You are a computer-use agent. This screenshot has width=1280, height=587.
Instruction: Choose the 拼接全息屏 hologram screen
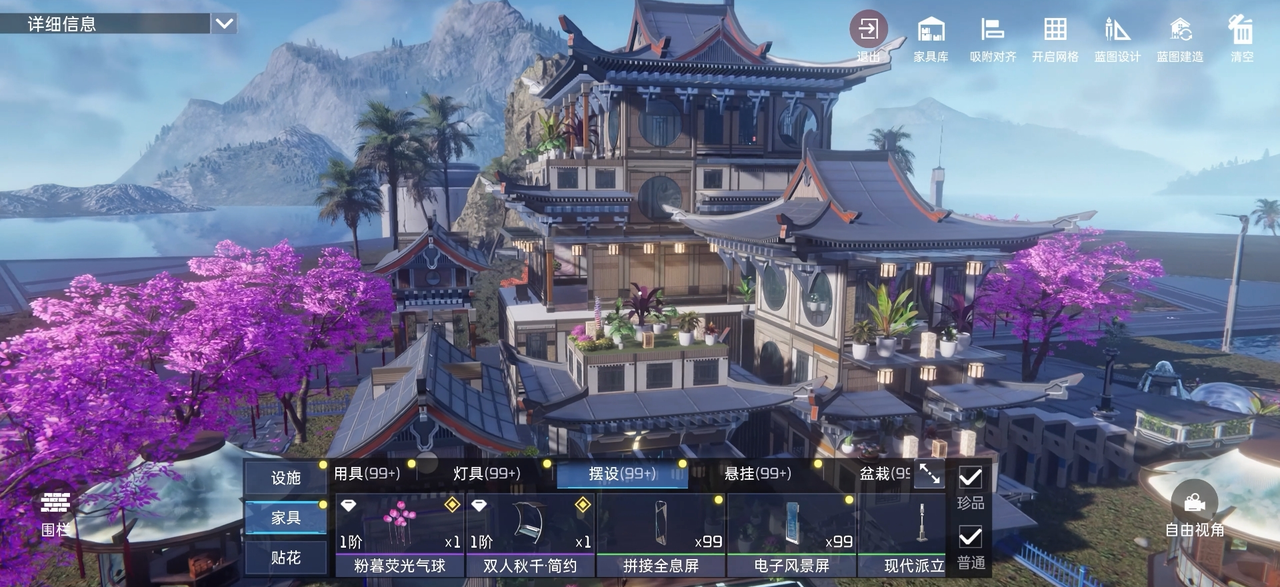coord(660,535)
